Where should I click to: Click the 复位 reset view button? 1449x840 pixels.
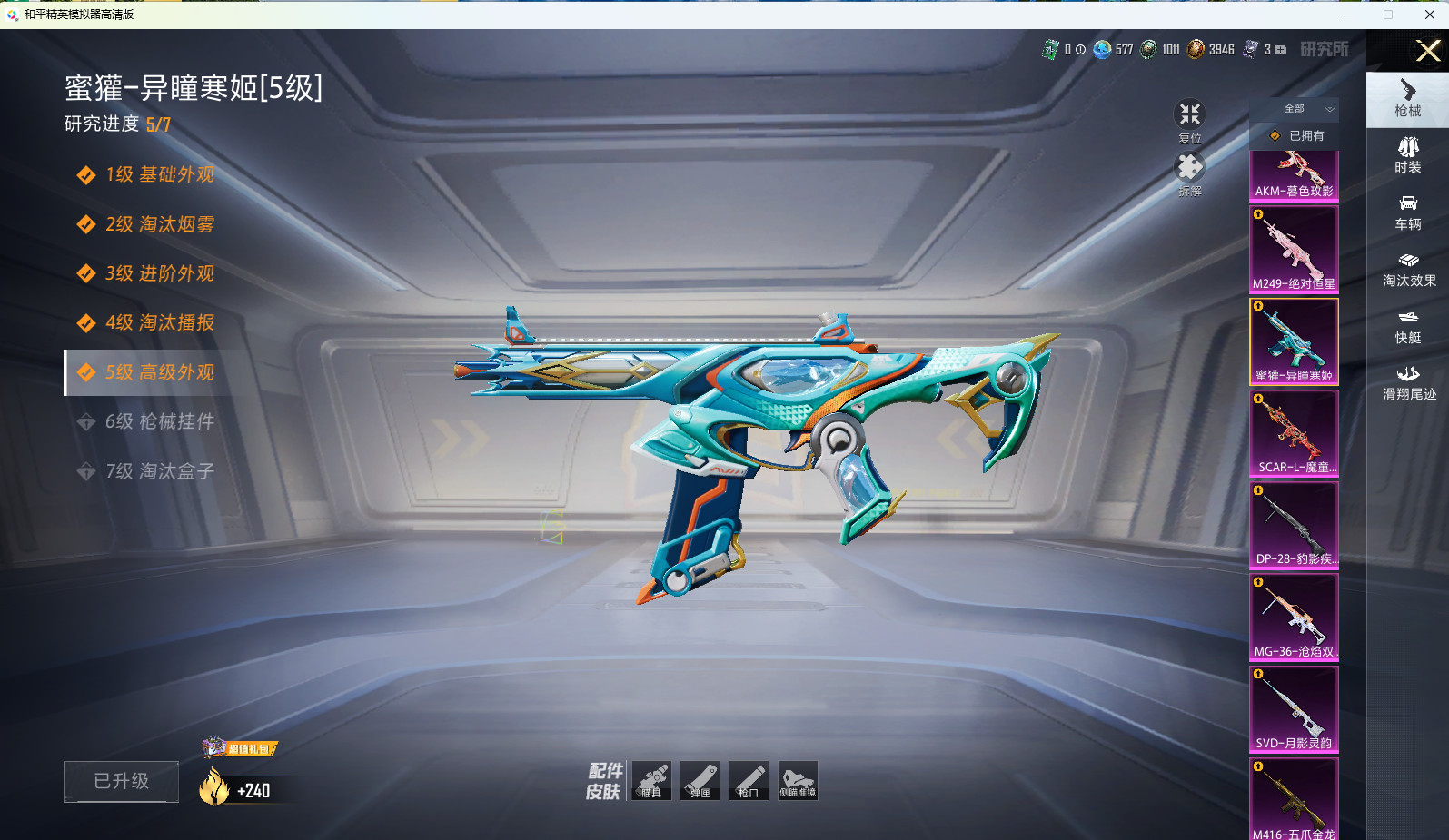[x=1190, y=121]
